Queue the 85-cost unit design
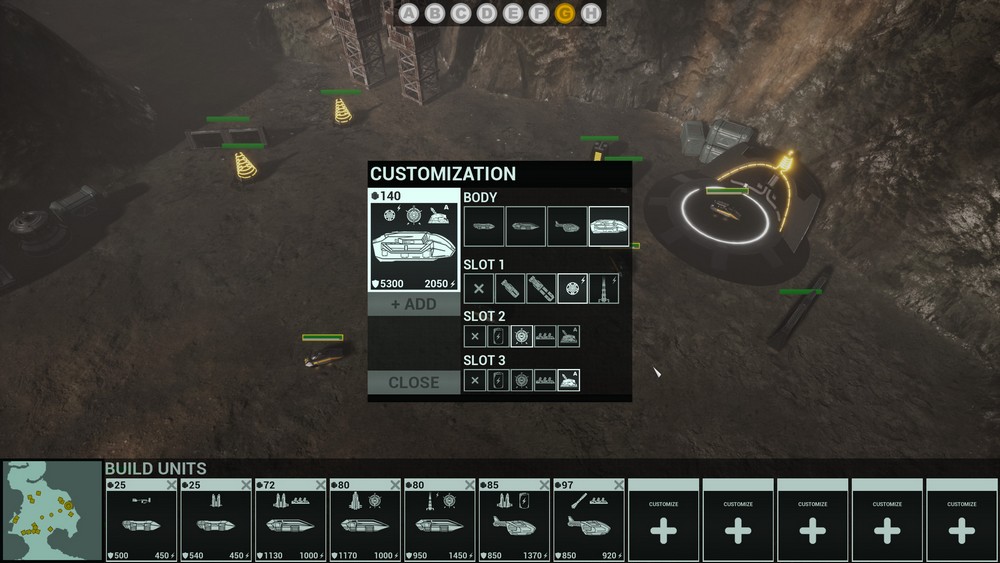 (514, 520)
